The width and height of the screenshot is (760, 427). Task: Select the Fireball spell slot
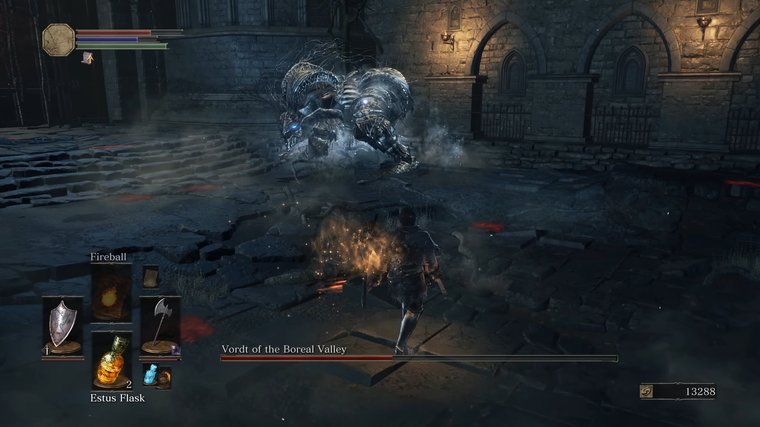point(111,293)
